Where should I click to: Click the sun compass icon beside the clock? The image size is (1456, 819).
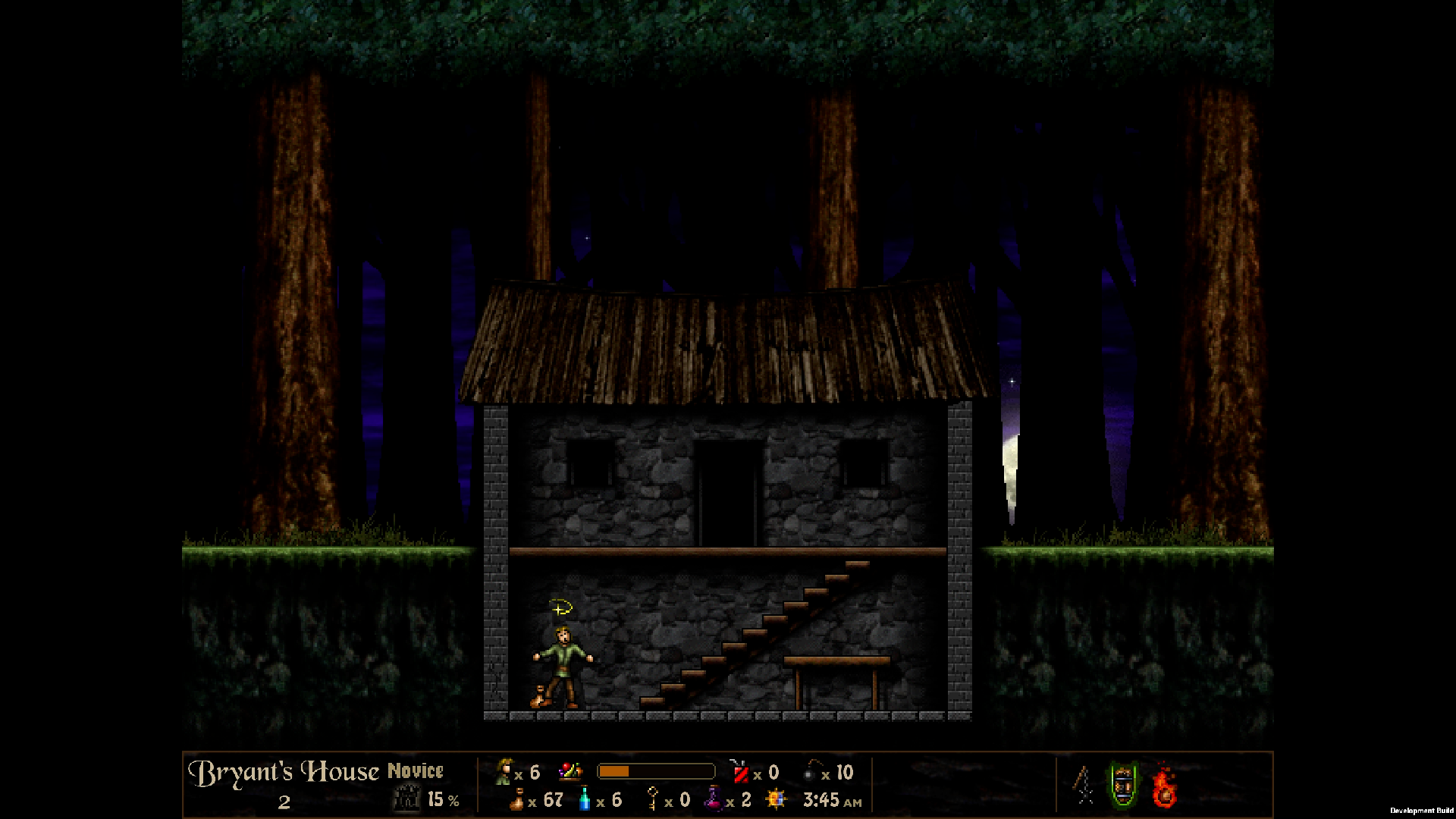pos(774,799)
